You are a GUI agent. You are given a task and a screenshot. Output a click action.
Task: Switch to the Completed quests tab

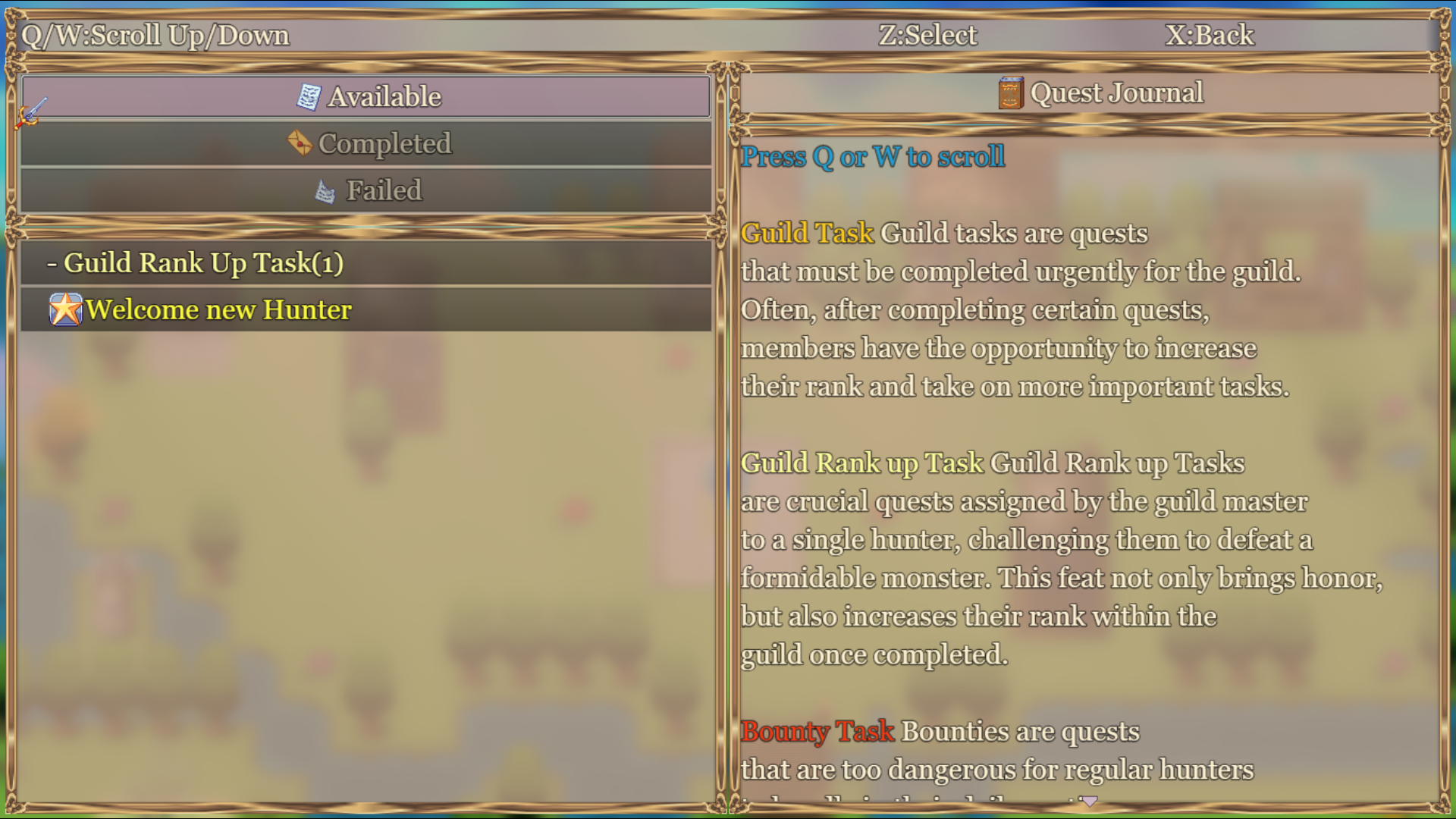pyautogui.click(x=367, y=143)
